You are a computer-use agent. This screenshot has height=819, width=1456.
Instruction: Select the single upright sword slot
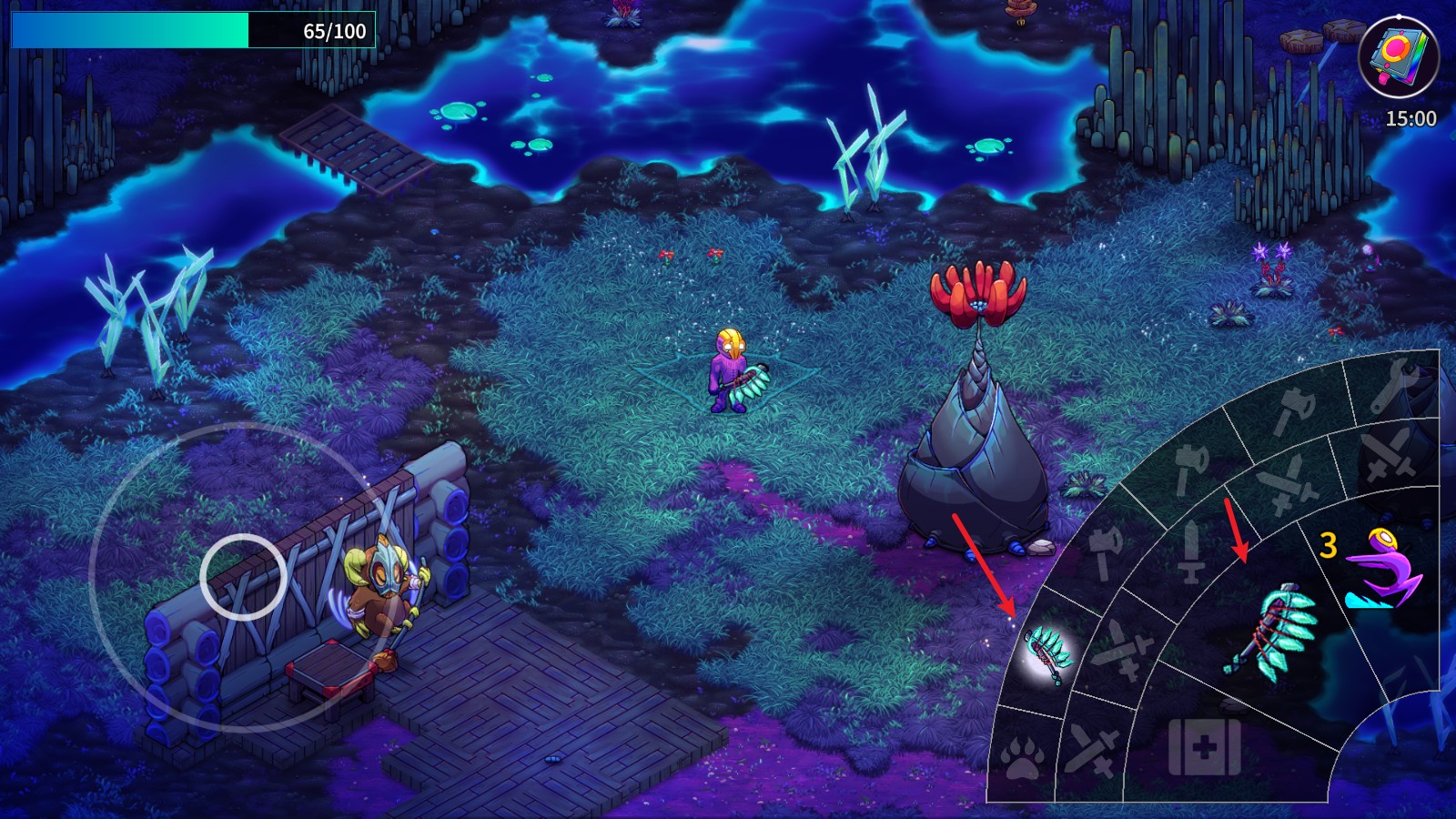[1190, 551]
